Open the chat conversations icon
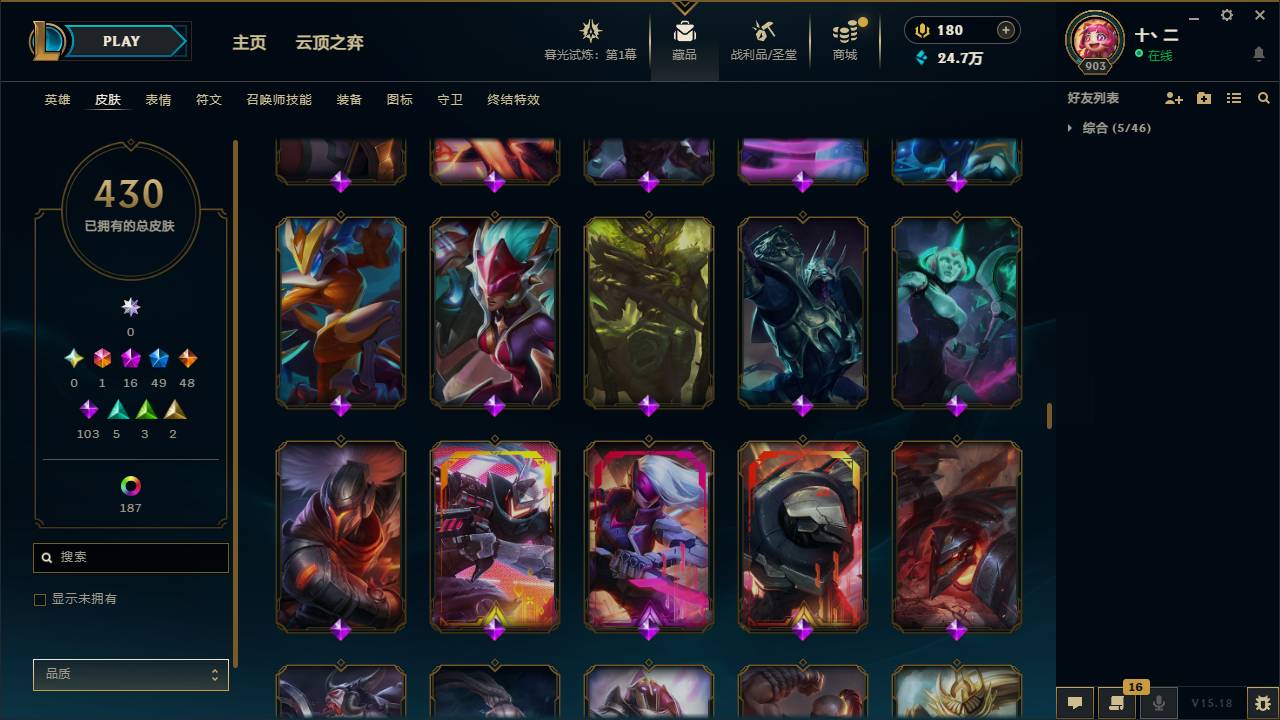This screenshot has height=720, width=1280. tap(1073, 704)
